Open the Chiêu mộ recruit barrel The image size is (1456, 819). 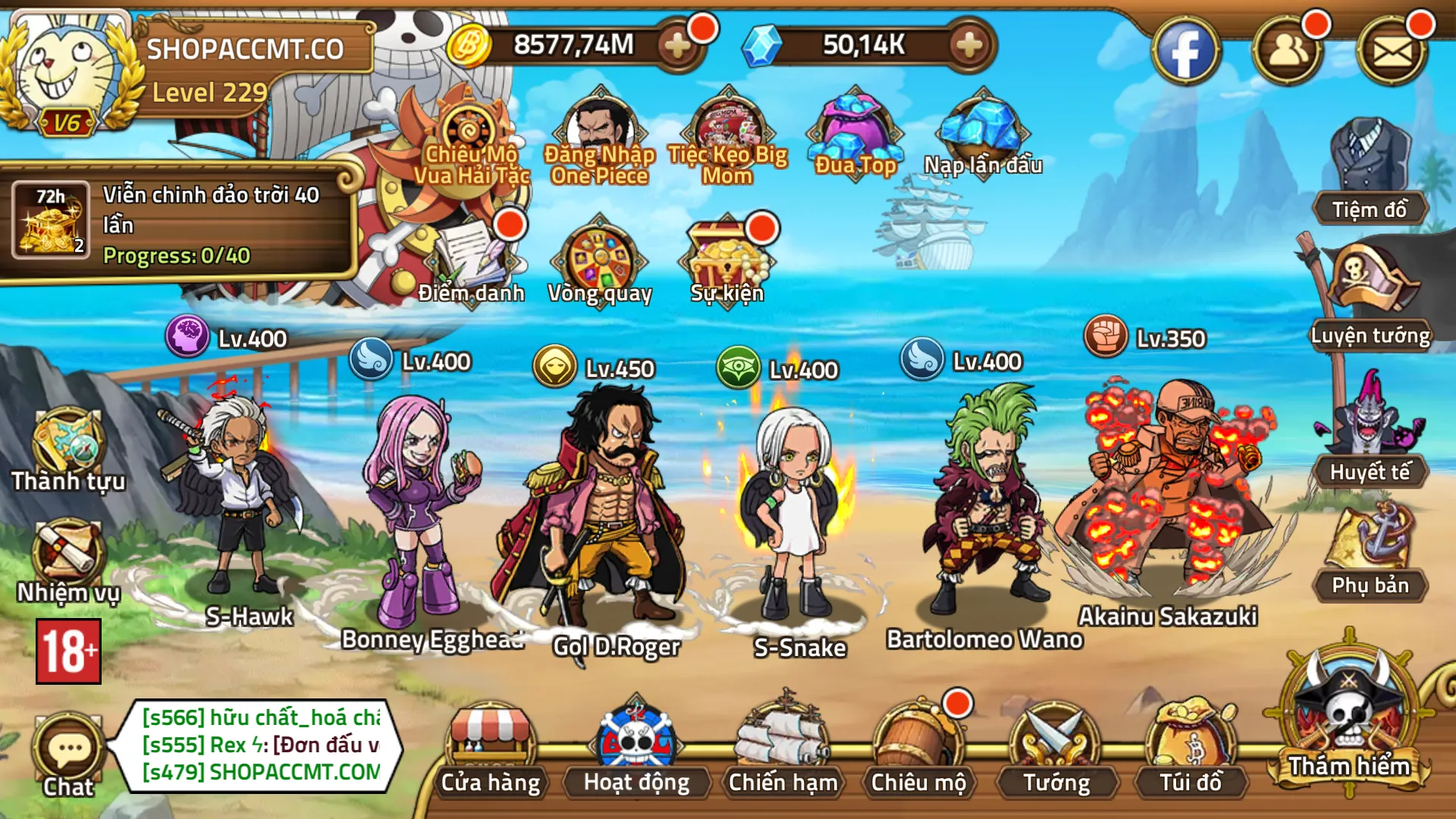click(x=918, y=747)
